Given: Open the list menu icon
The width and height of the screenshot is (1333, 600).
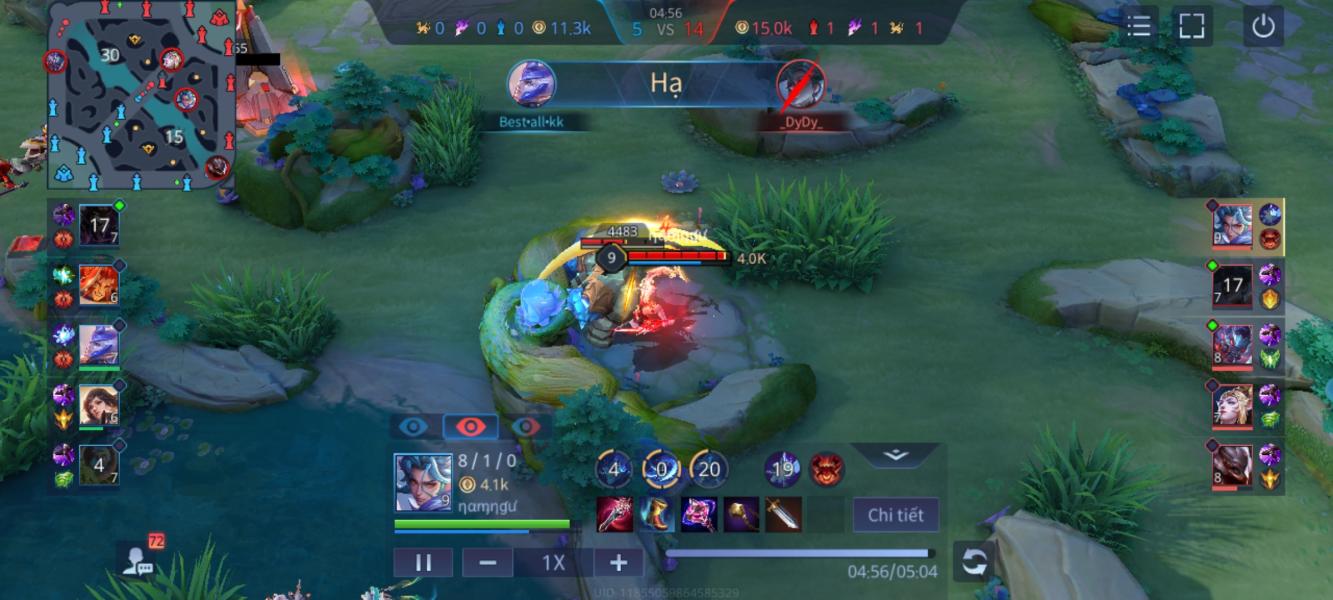Looking at the screenshot, I should (x=1139, y=26).
